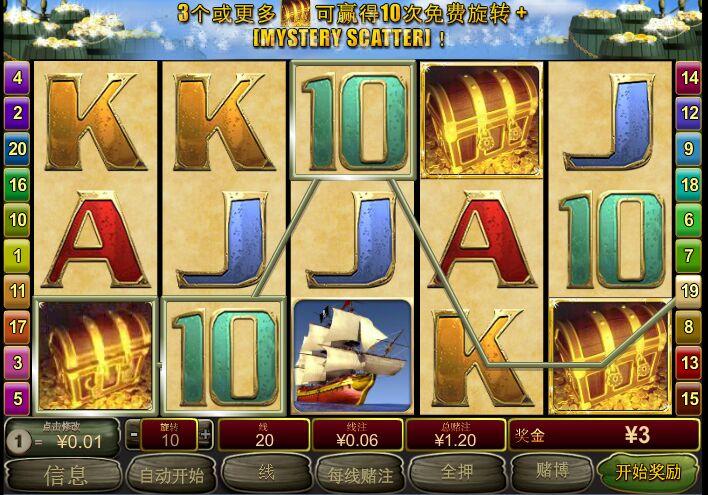The height and width of the screenshot is (495, 708).
Task: Select payline number 5 on left
Action: point(17,398)
